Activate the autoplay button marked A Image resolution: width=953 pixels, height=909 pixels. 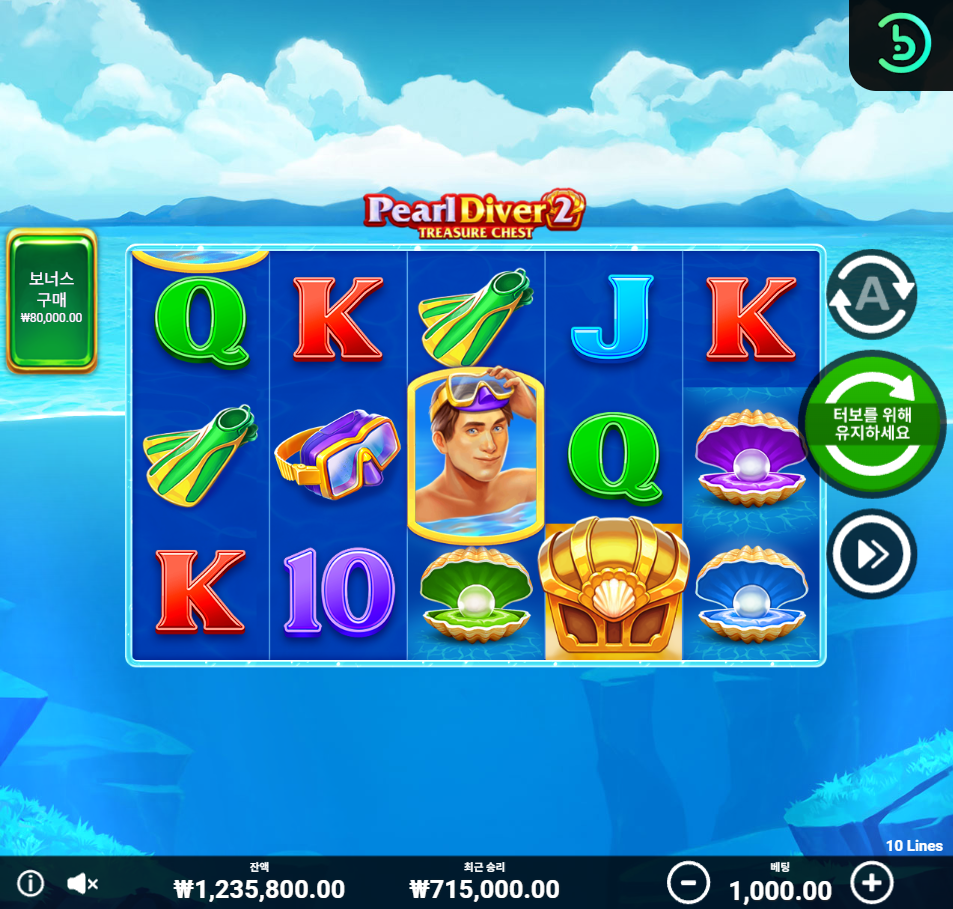click(x=871, y=294)
